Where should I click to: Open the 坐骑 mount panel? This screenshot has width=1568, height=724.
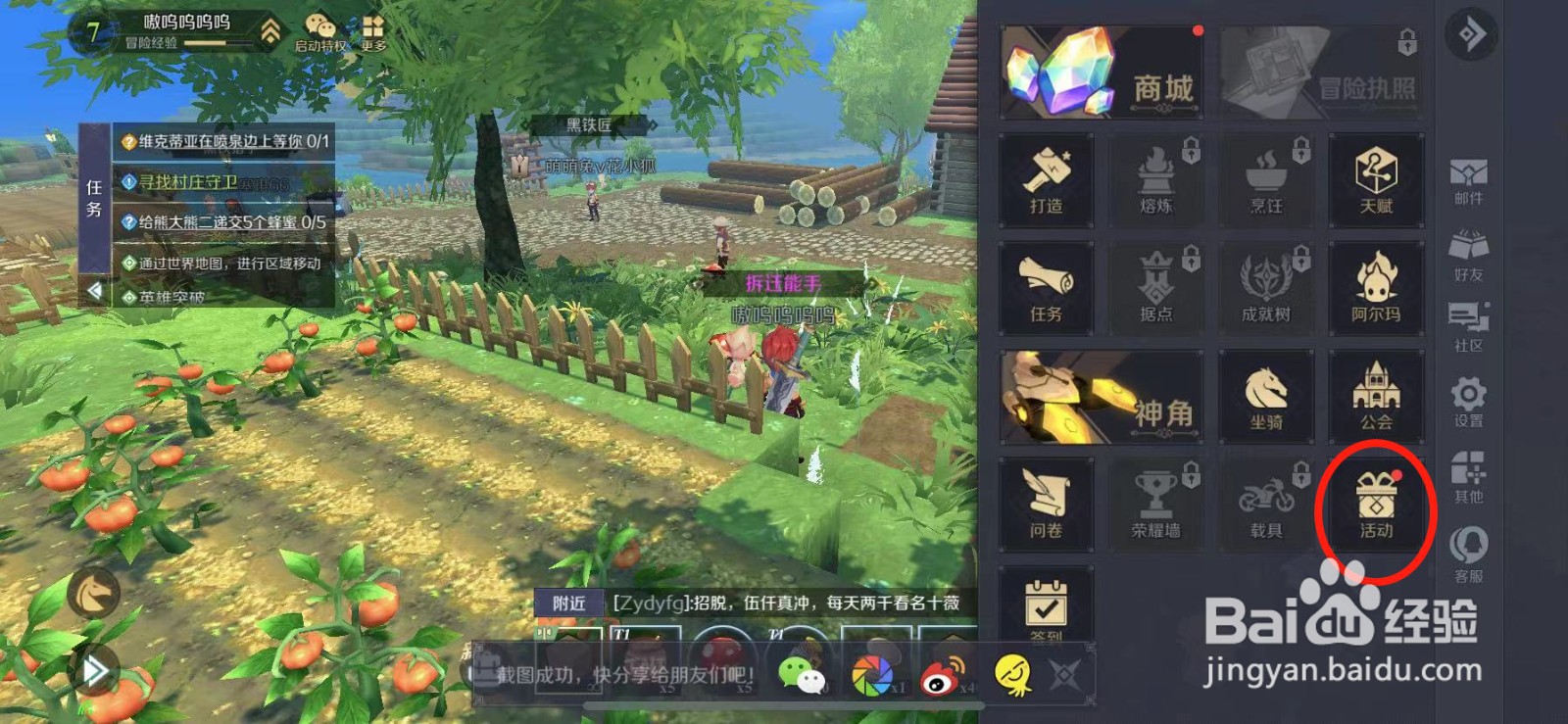pos(1266,397)
